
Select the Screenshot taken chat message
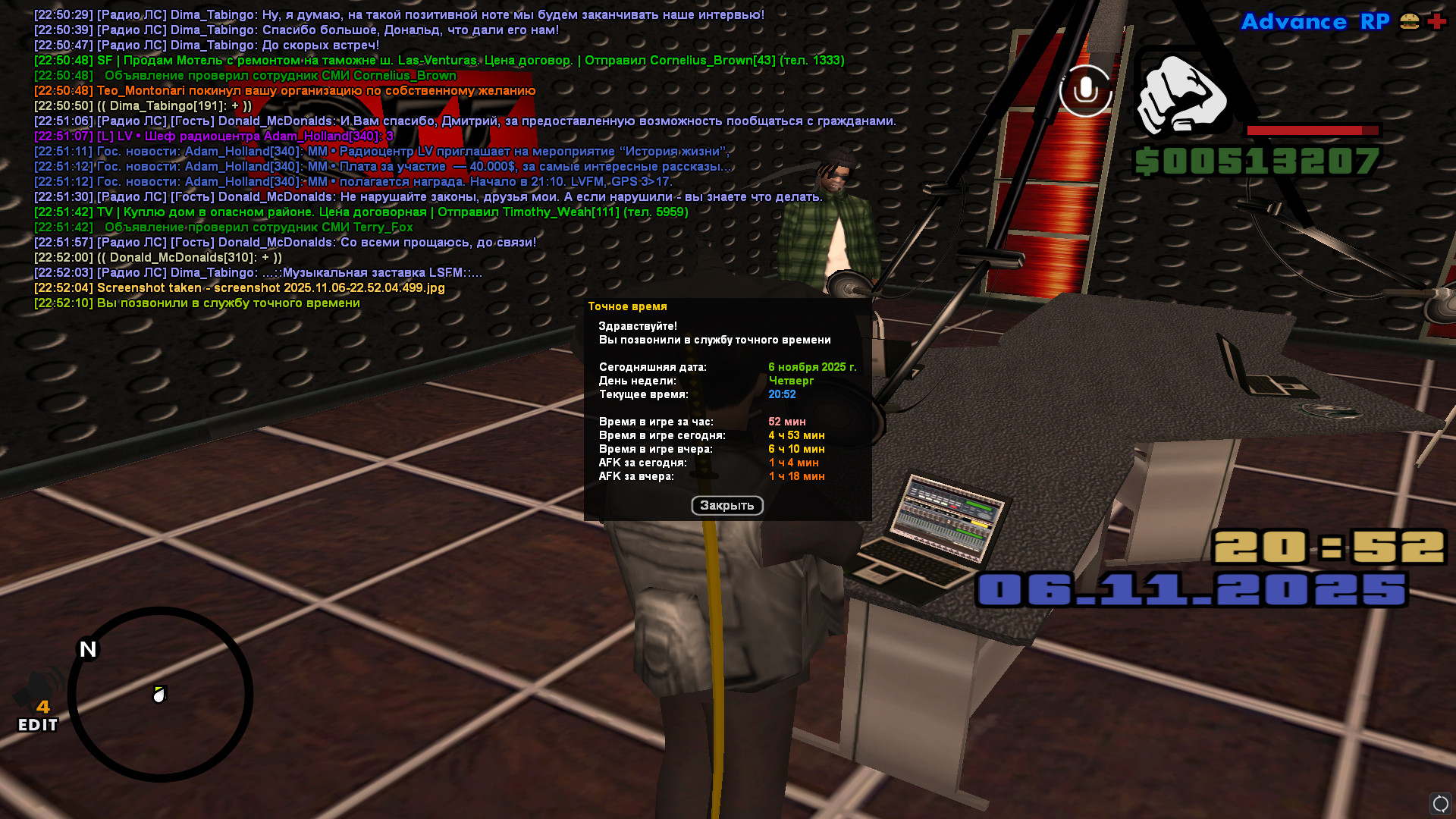(x=238, y=287)
